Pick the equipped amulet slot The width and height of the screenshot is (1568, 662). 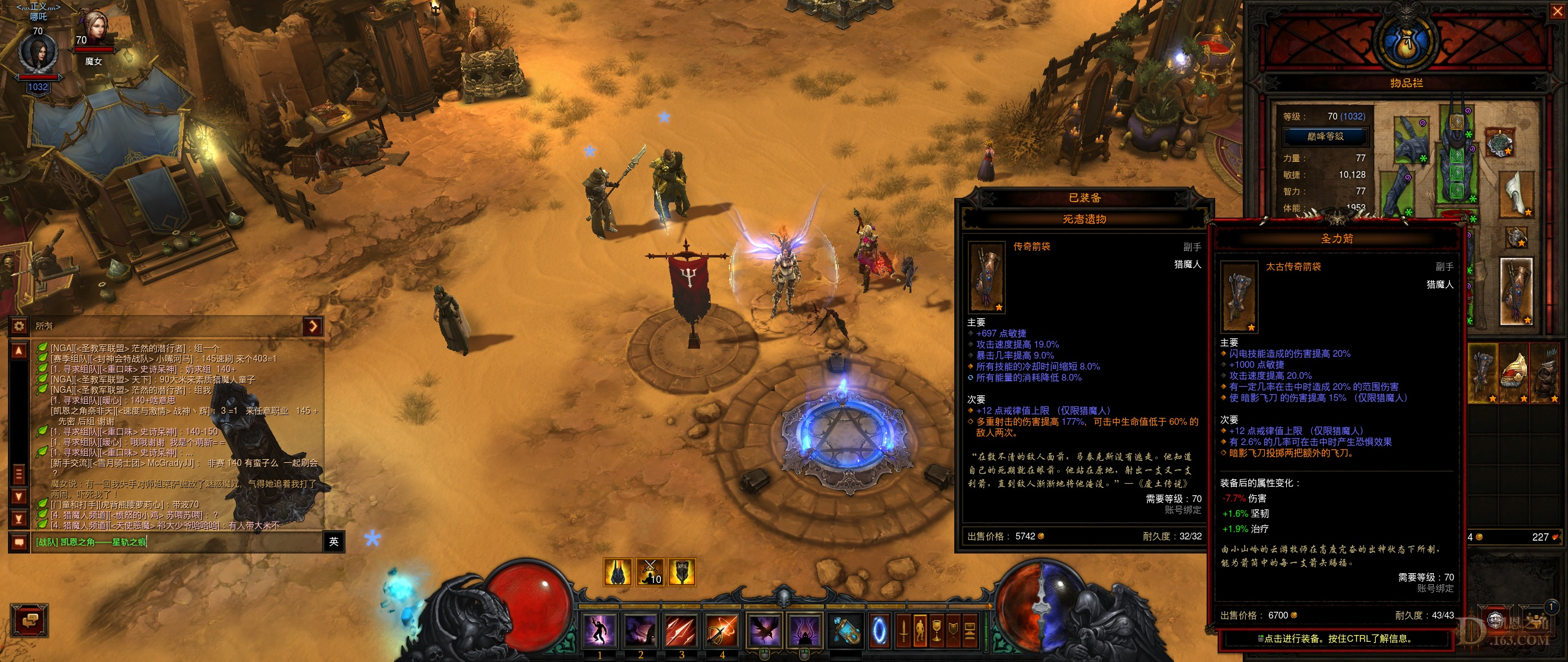coord(1499,142)
